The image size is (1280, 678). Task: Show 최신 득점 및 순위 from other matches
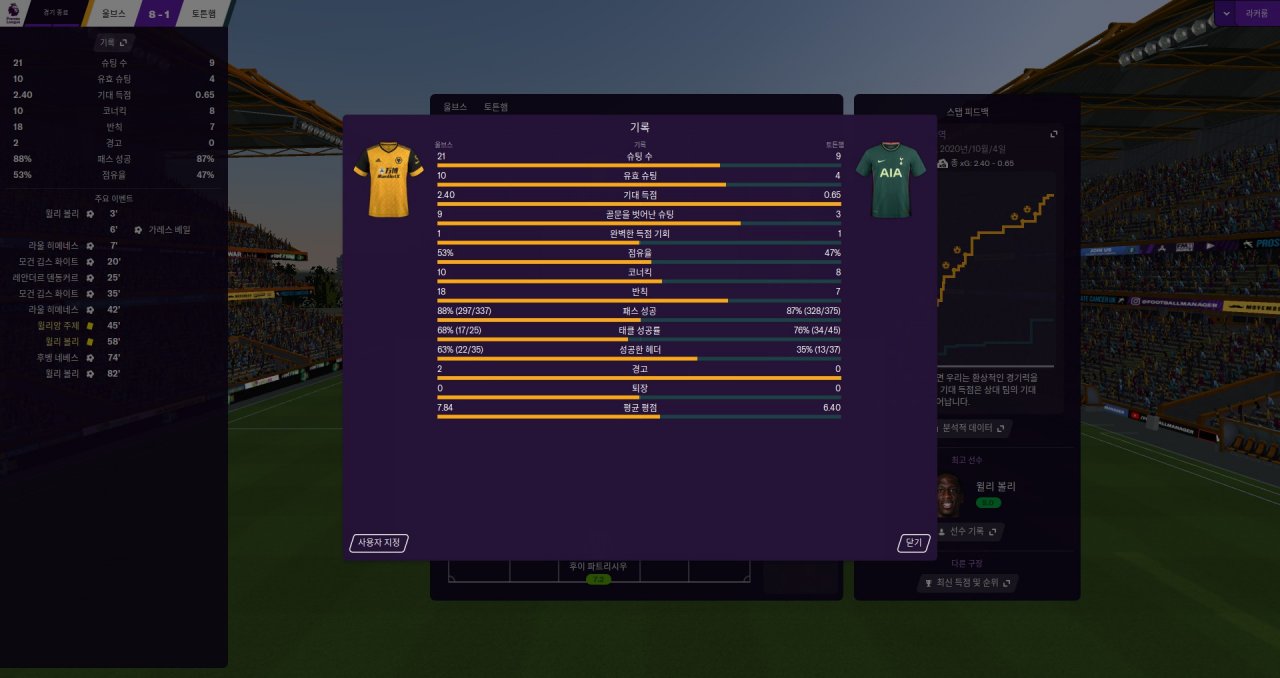tap(967, 582)
